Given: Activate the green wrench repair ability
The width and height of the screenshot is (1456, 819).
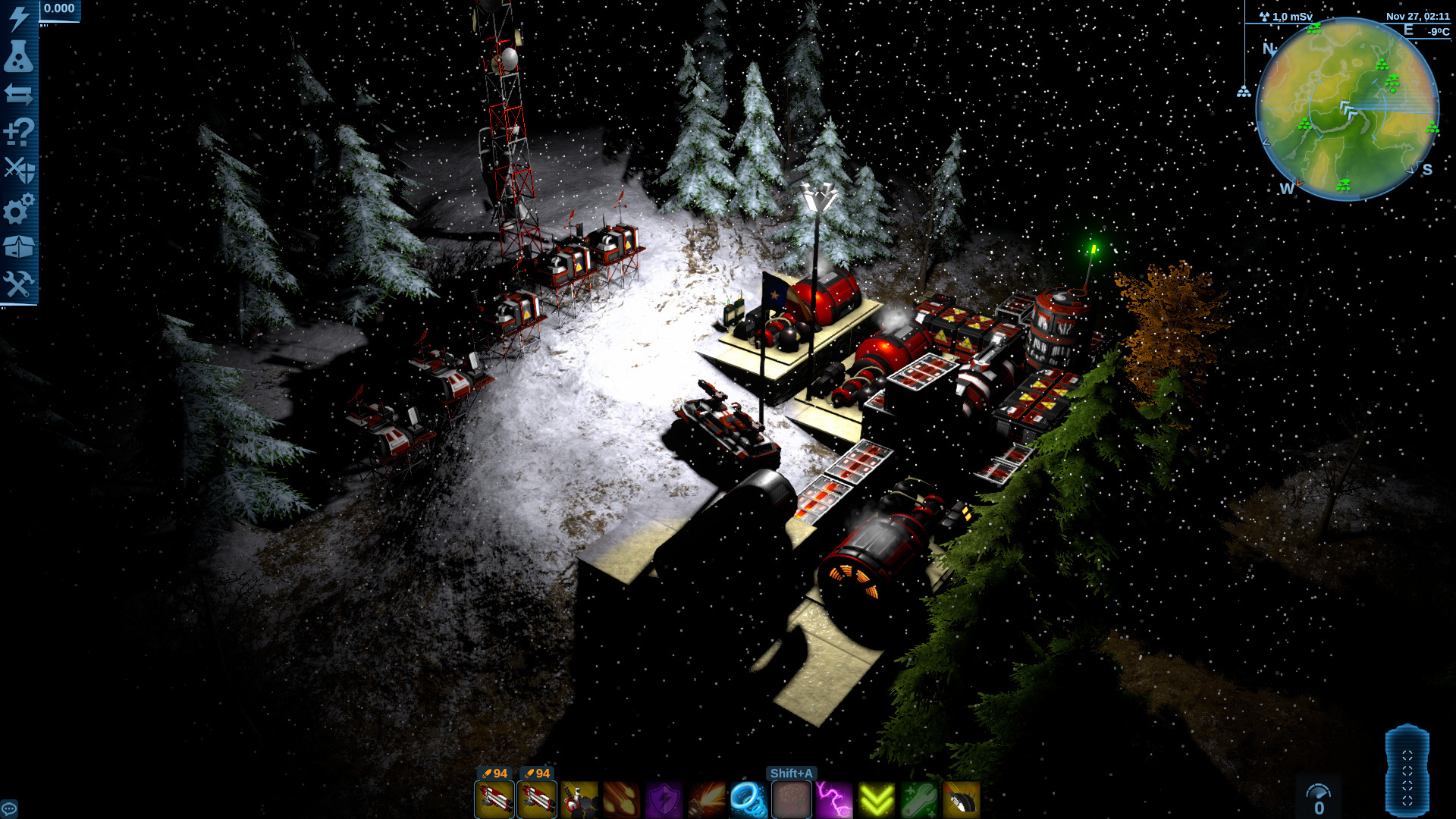Looking at the screenshot, I should pos(918,800).
